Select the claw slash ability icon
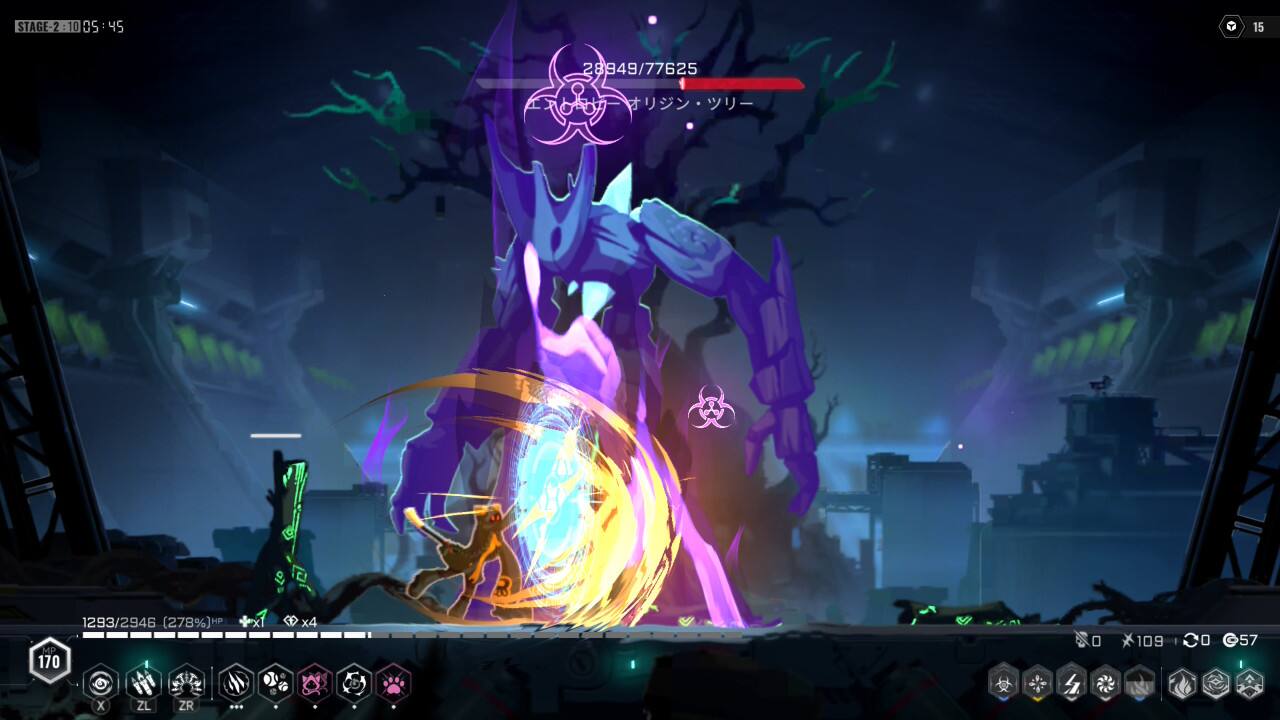Image resolution: width=1280 pixels, height=720 pixels. click(236, 682)
